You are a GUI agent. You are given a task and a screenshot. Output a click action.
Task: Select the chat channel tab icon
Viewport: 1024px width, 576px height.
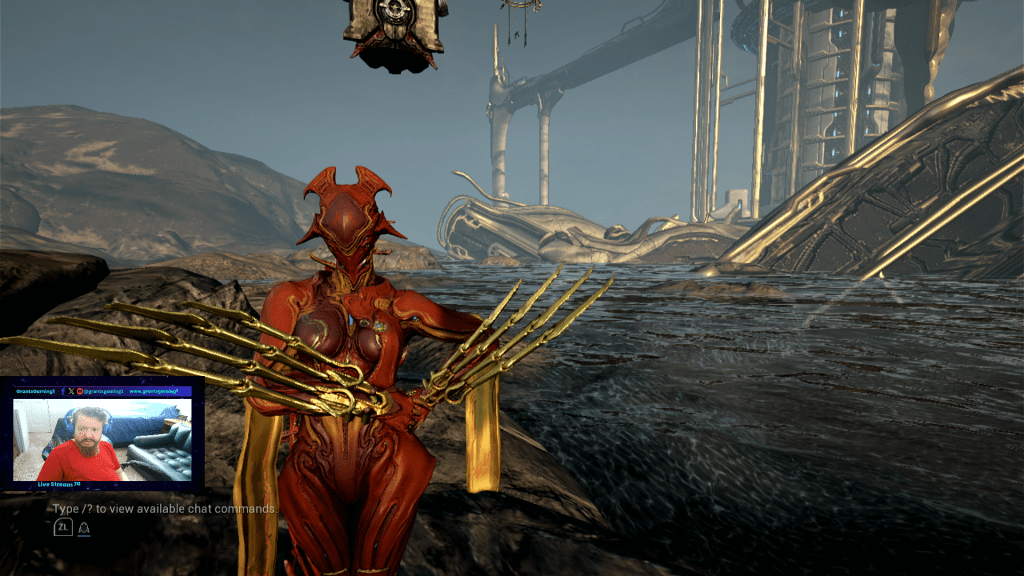tap(85, 527)
